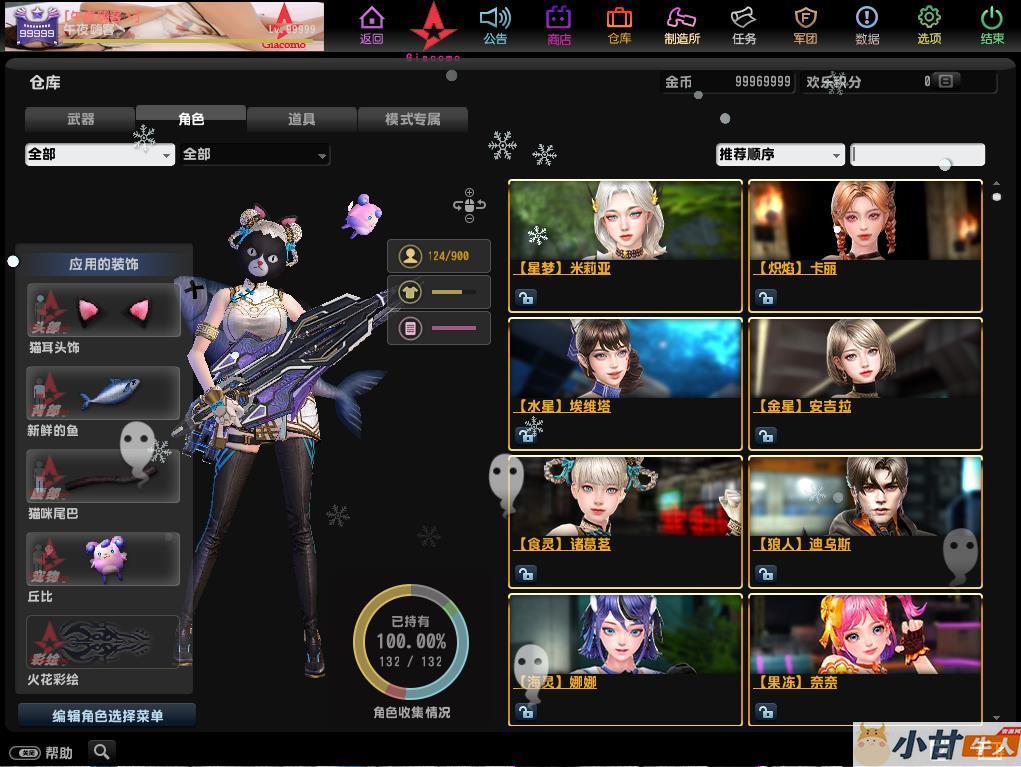The height and width of the screenshot is (767, 1021).
Task: Select the 【果冻】奈奈 character card
Action: [x=865, y=659]
